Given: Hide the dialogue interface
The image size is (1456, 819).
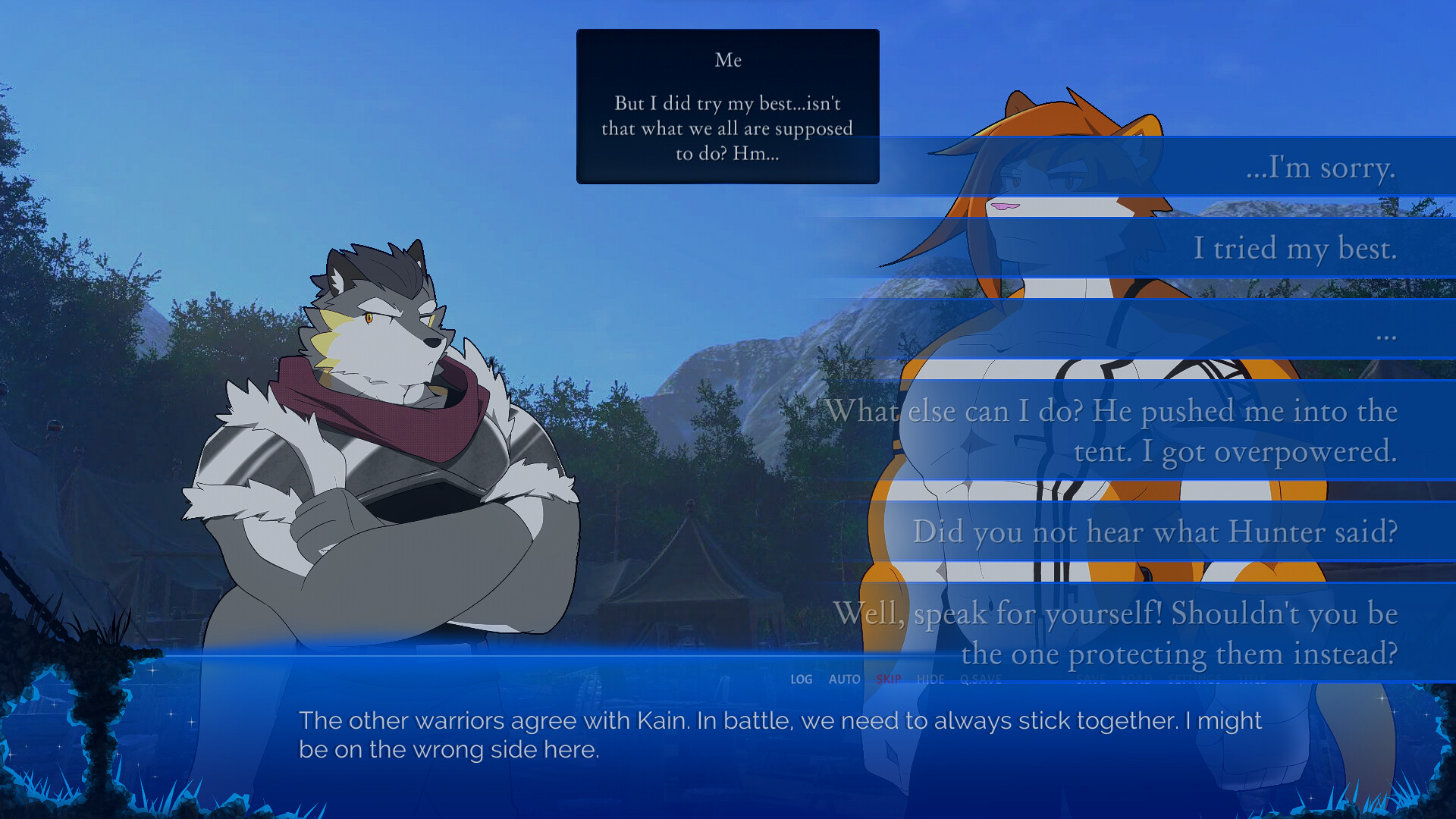Looking at the screenshot, I should pos(930,679).
